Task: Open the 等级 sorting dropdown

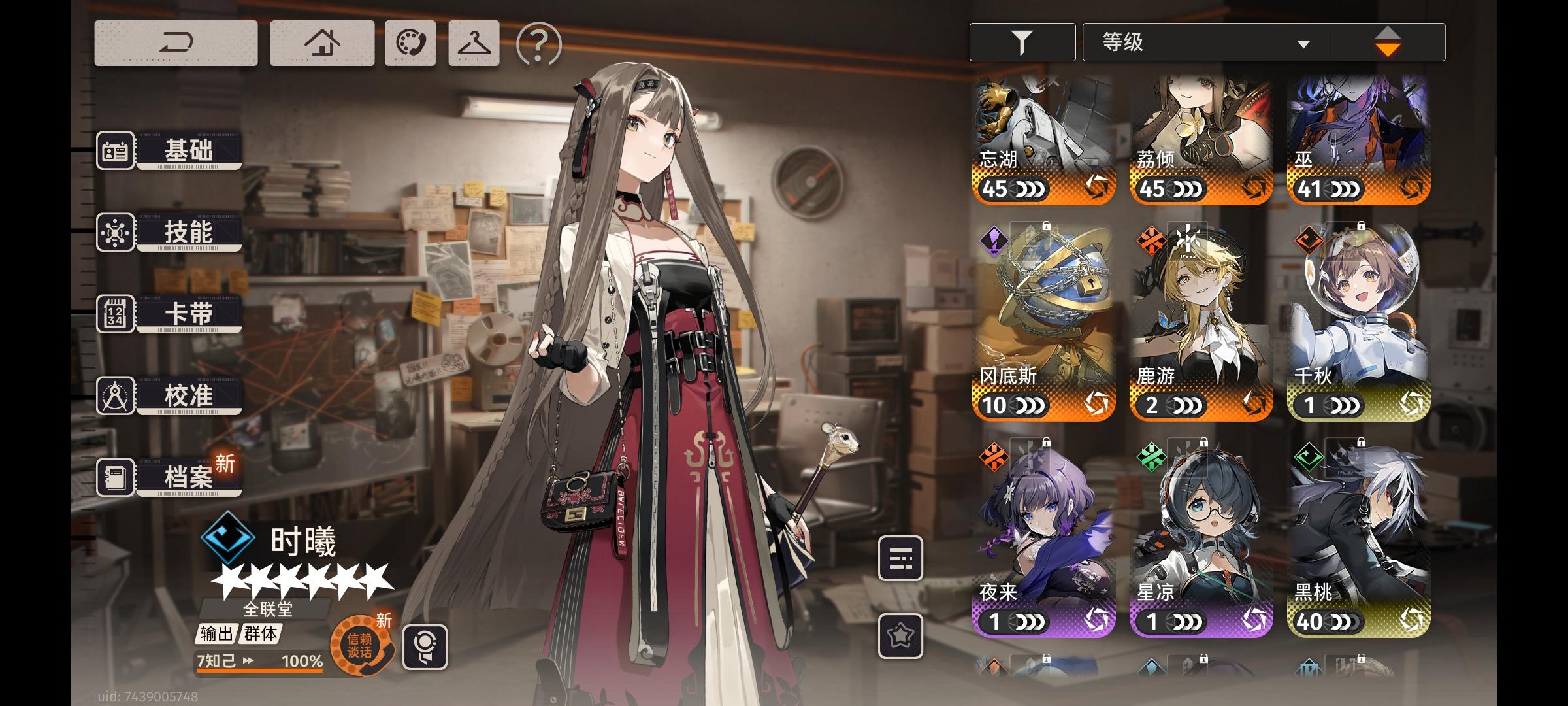Action: (x=1204, y=42)
